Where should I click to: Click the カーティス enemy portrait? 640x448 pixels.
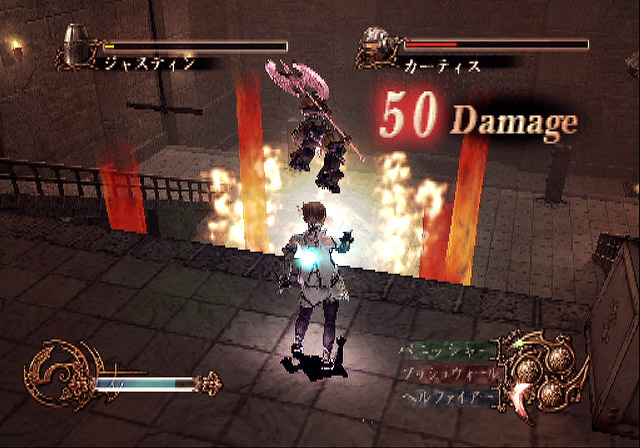[x=378, y=45]
